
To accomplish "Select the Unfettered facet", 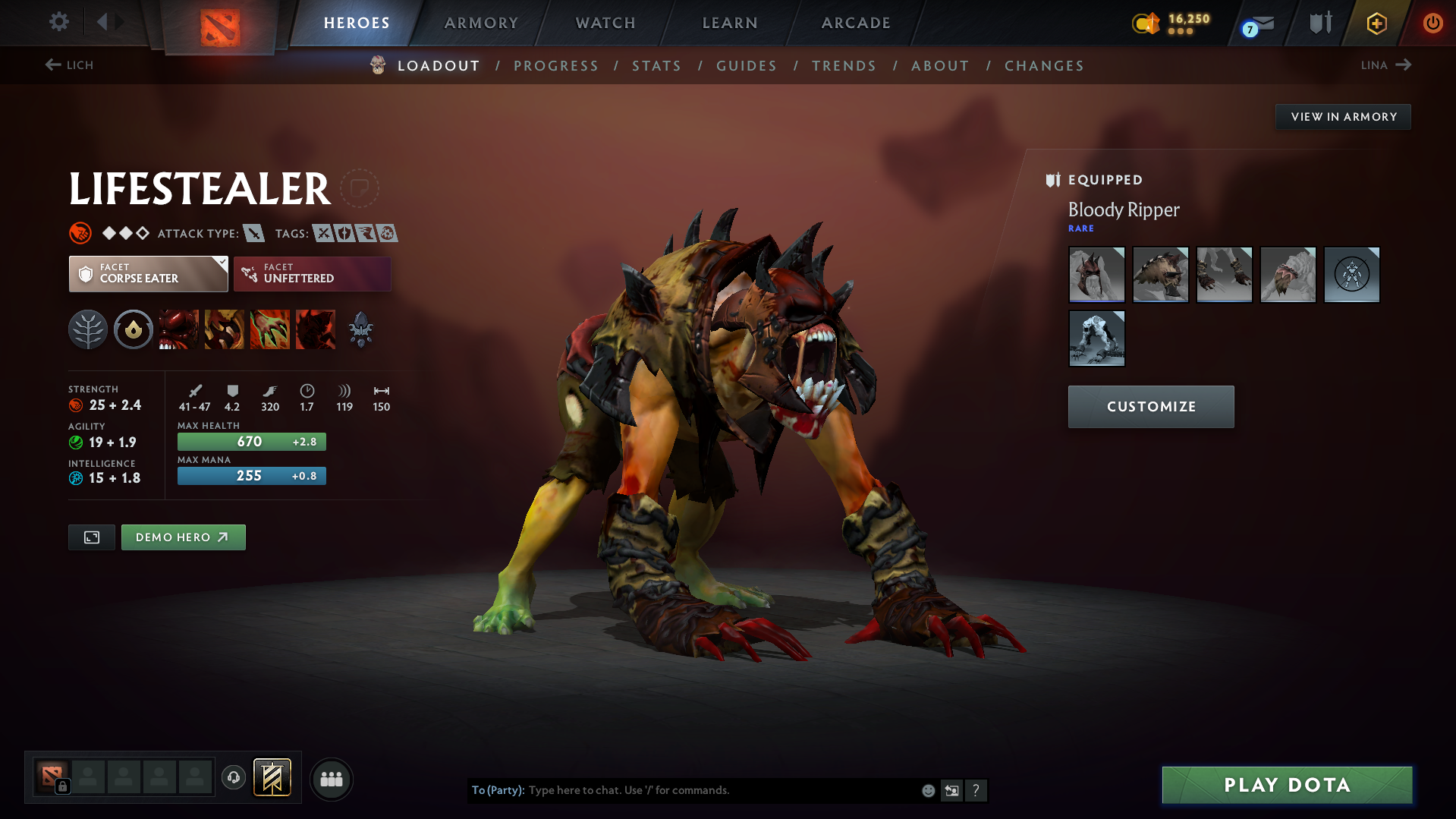I will [312, 273].
